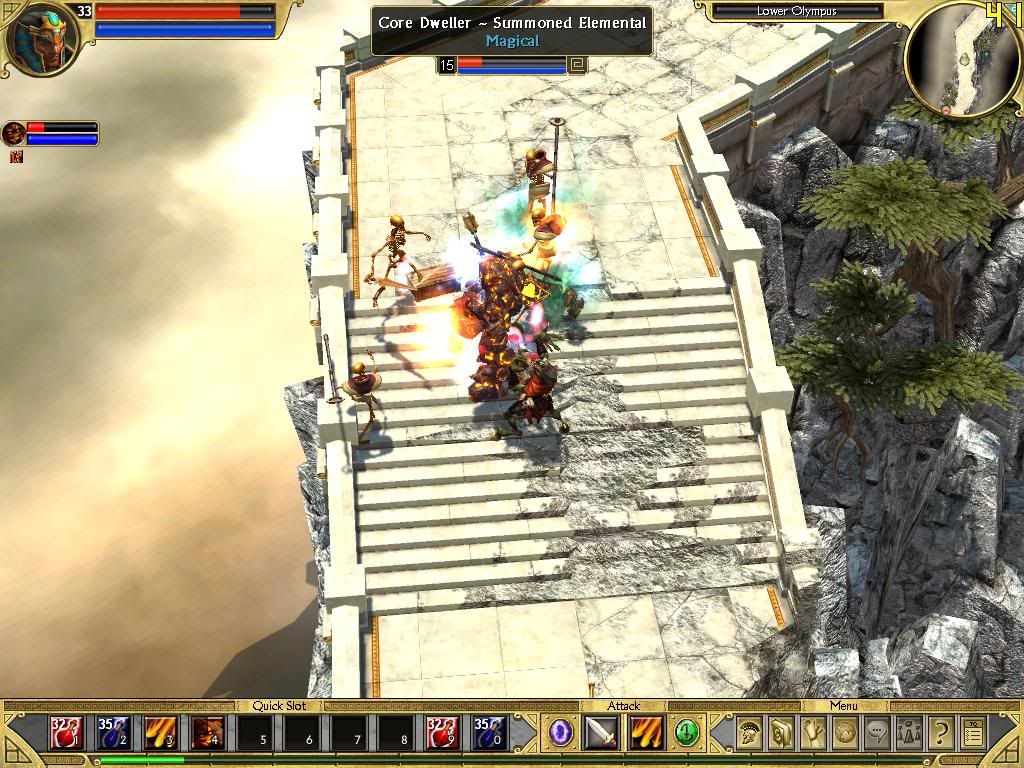
Task: Drink the blue mana potion in slot 2
Action: click(114, 734)
